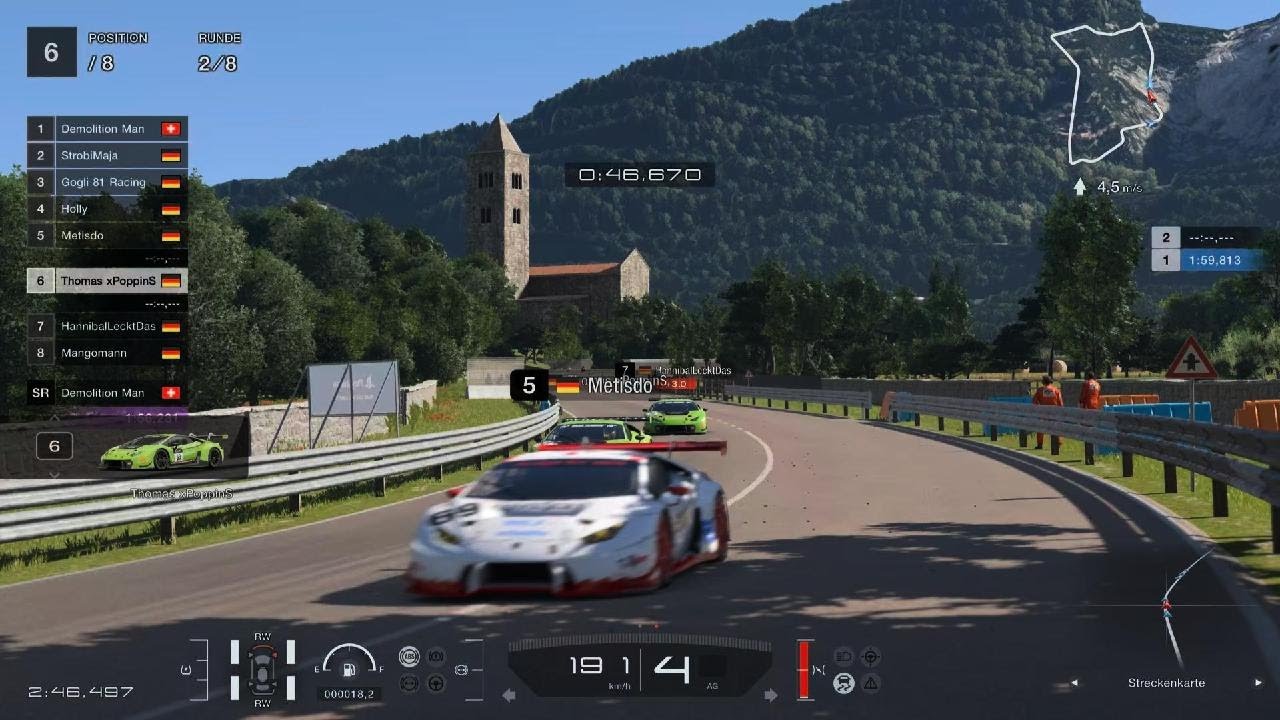Switch Streckenkarte display to previous view
The height and width of the screenshot is (720, 1280).
1075,683
